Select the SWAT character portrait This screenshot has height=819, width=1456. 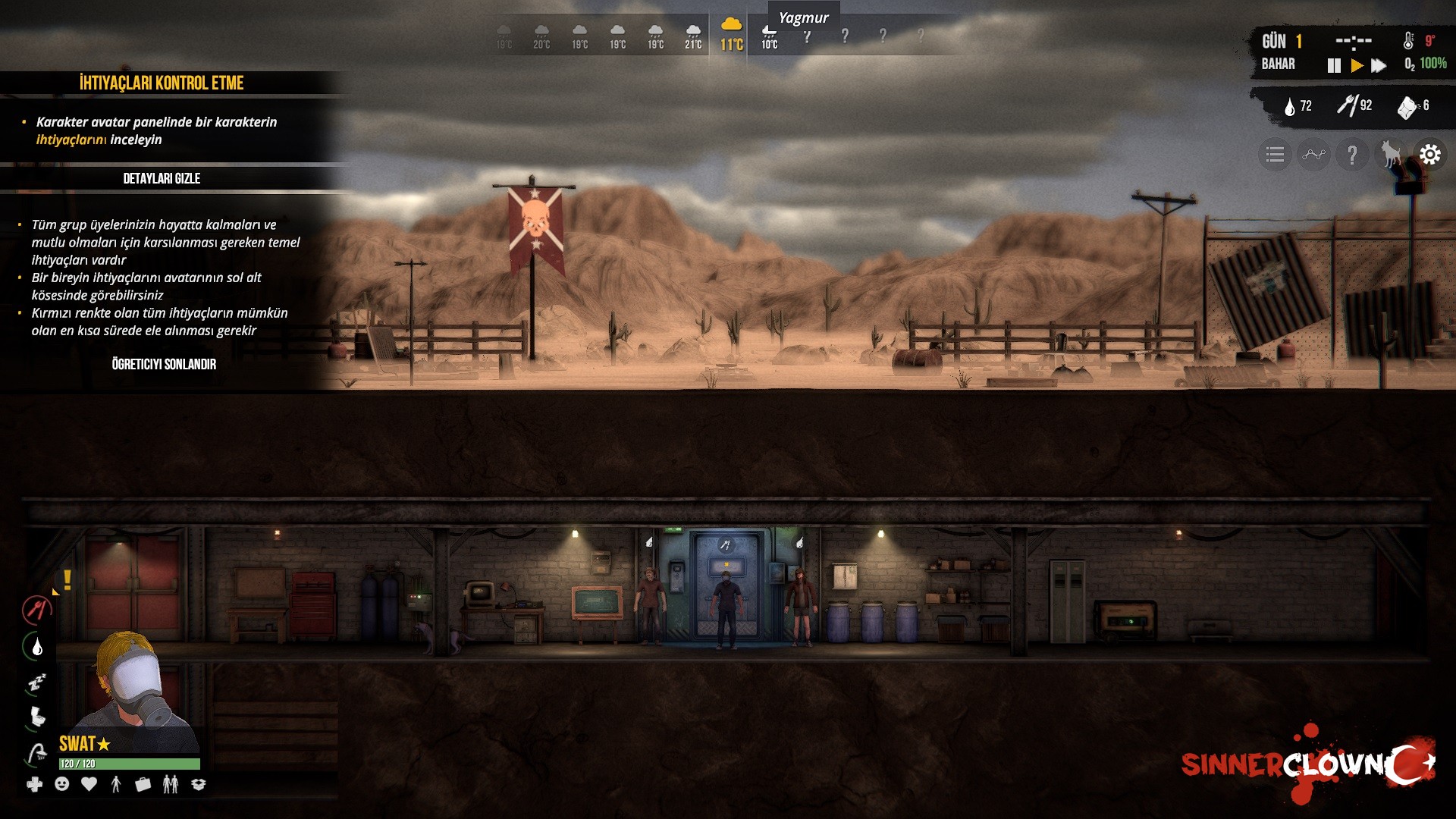click(x=130, y=682)
